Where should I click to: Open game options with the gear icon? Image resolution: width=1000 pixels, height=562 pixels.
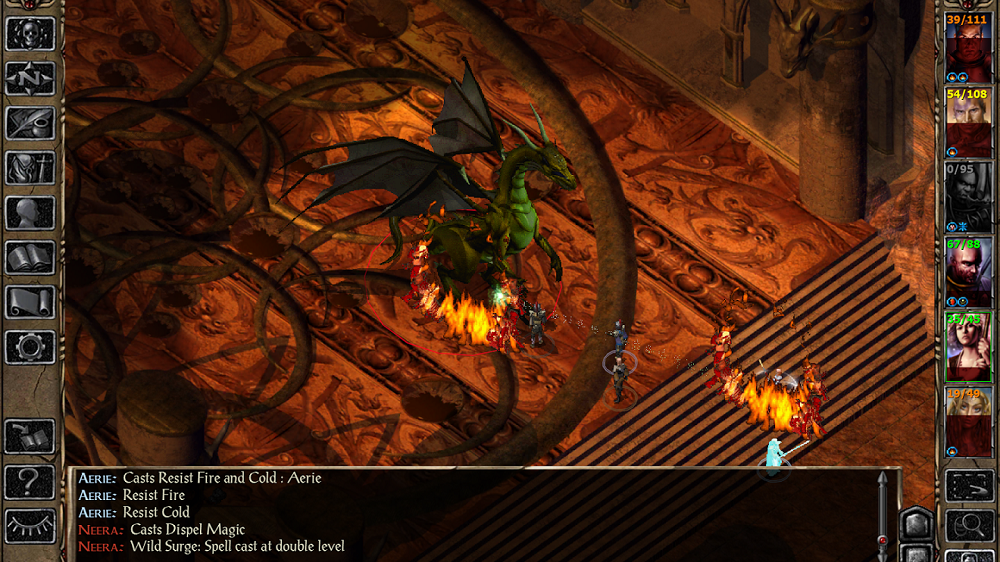30,347
